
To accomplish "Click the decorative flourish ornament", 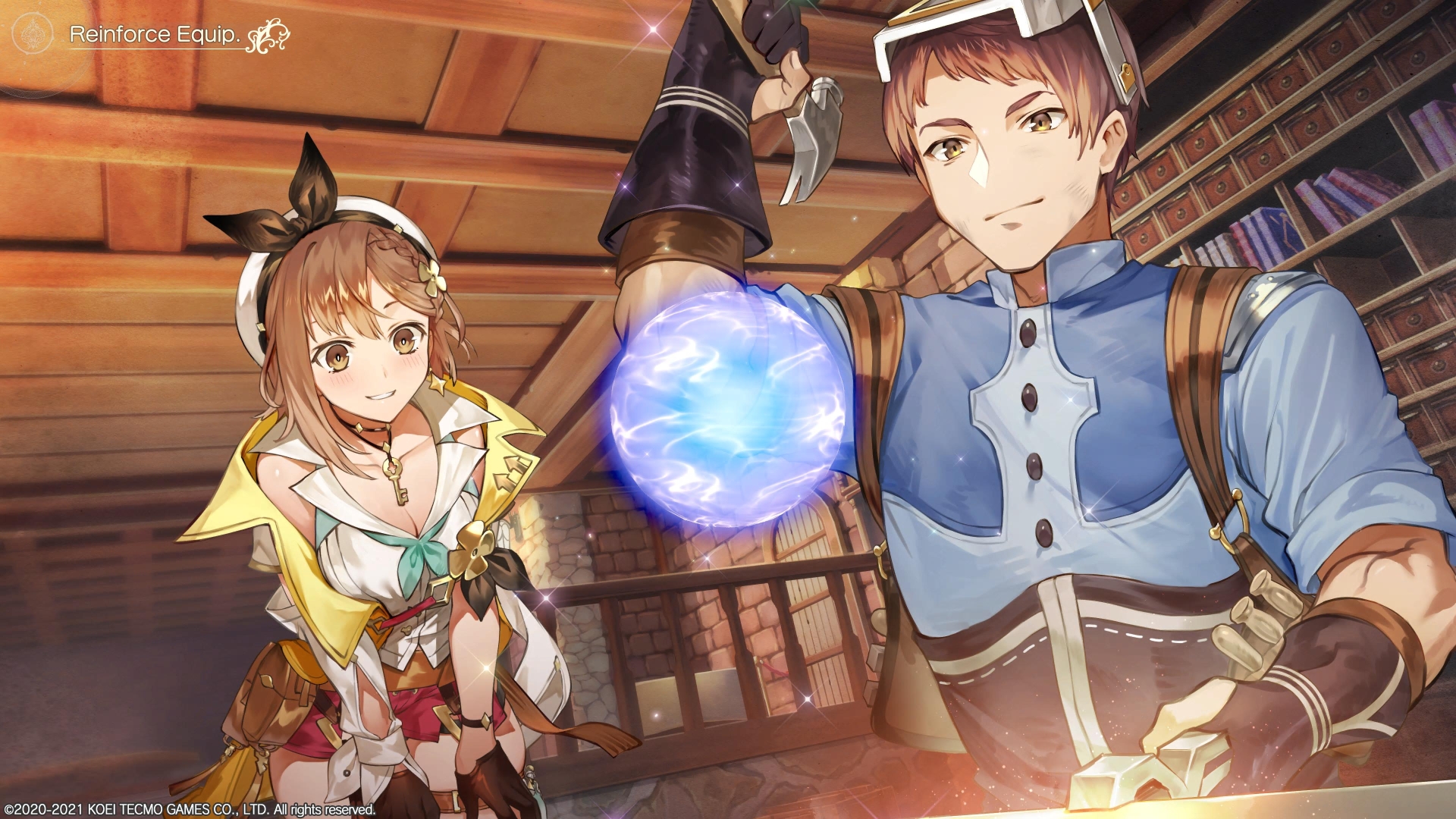I will (x=267, y=38).
